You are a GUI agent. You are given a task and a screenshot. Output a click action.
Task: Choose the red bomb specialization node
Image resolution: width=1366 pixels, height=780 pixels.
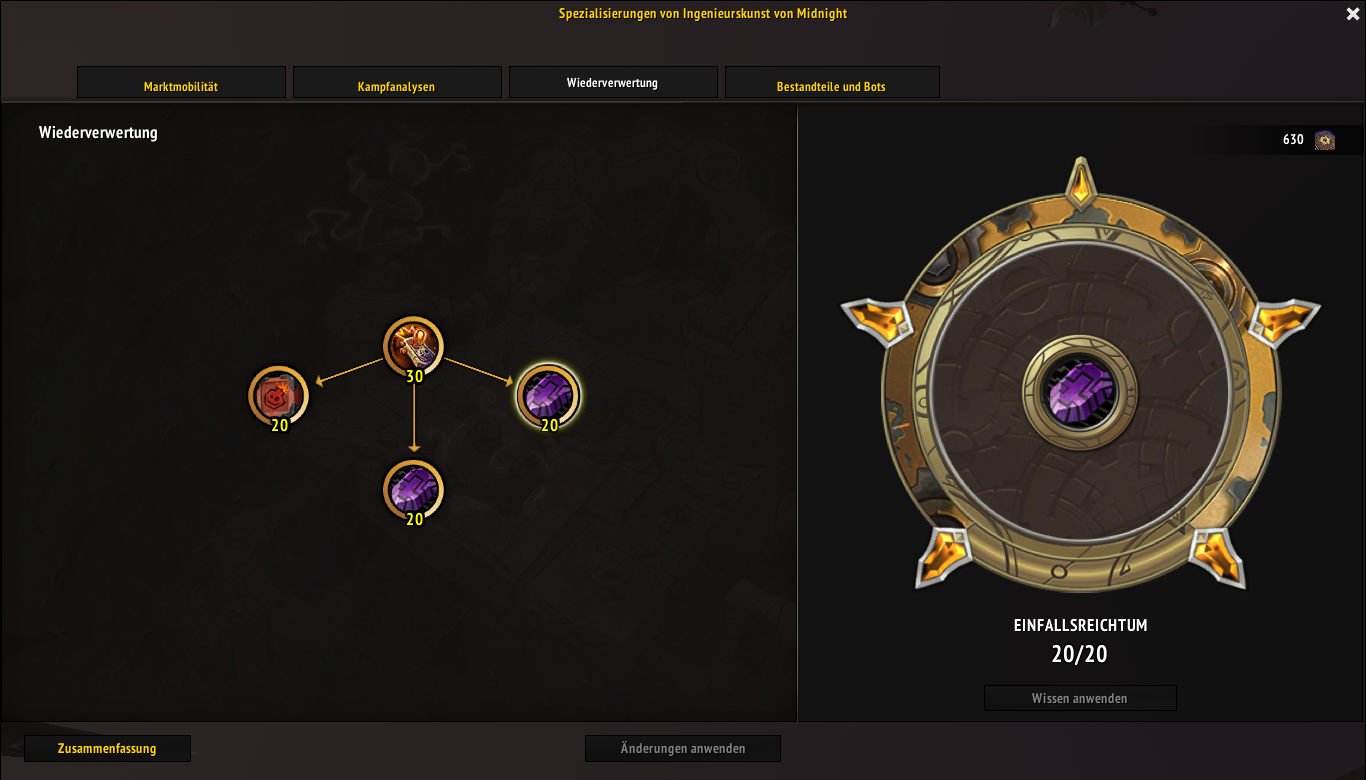point(278,395)
